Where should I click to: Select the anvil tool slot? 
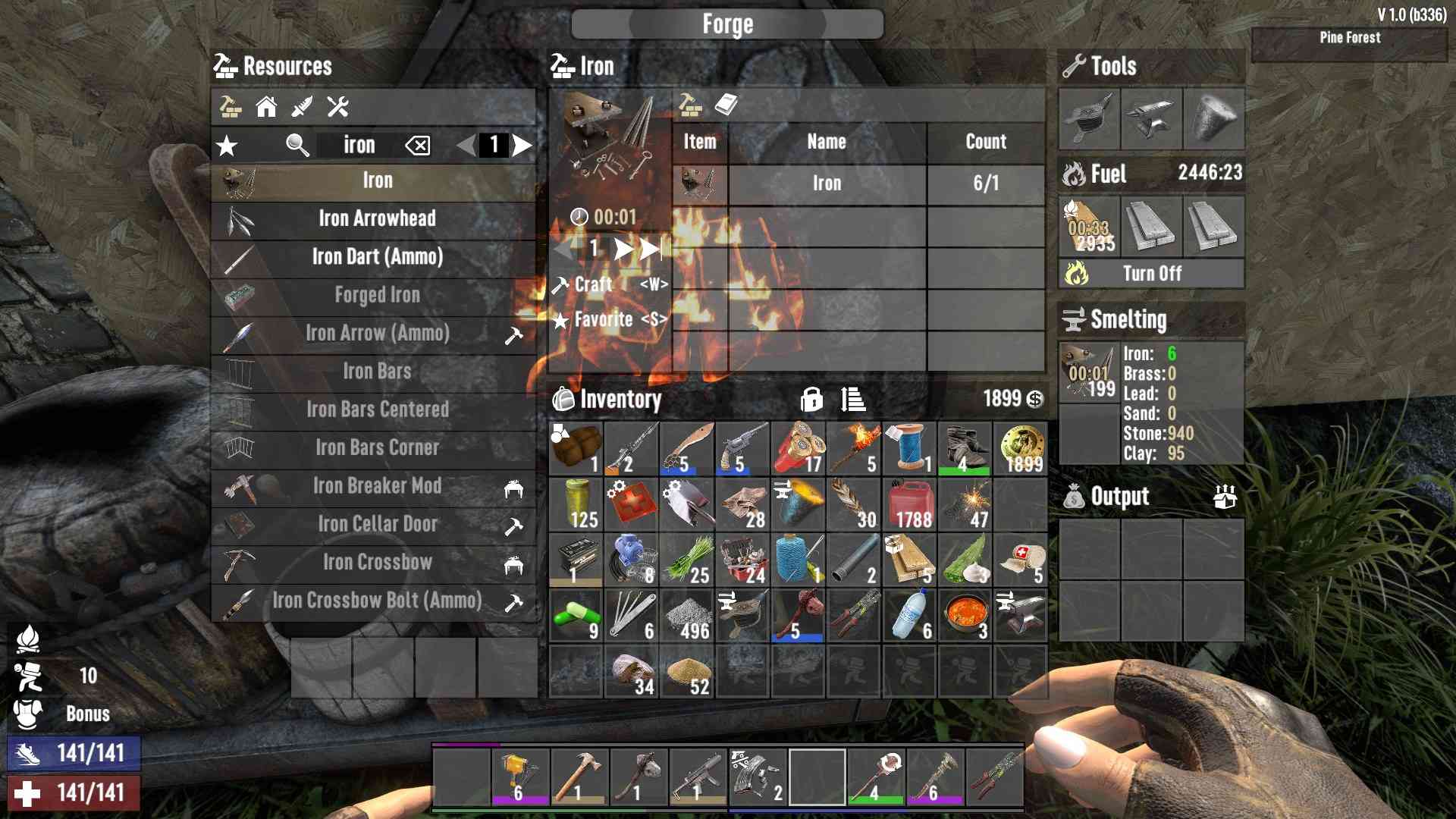click(x=1151, y=119)
